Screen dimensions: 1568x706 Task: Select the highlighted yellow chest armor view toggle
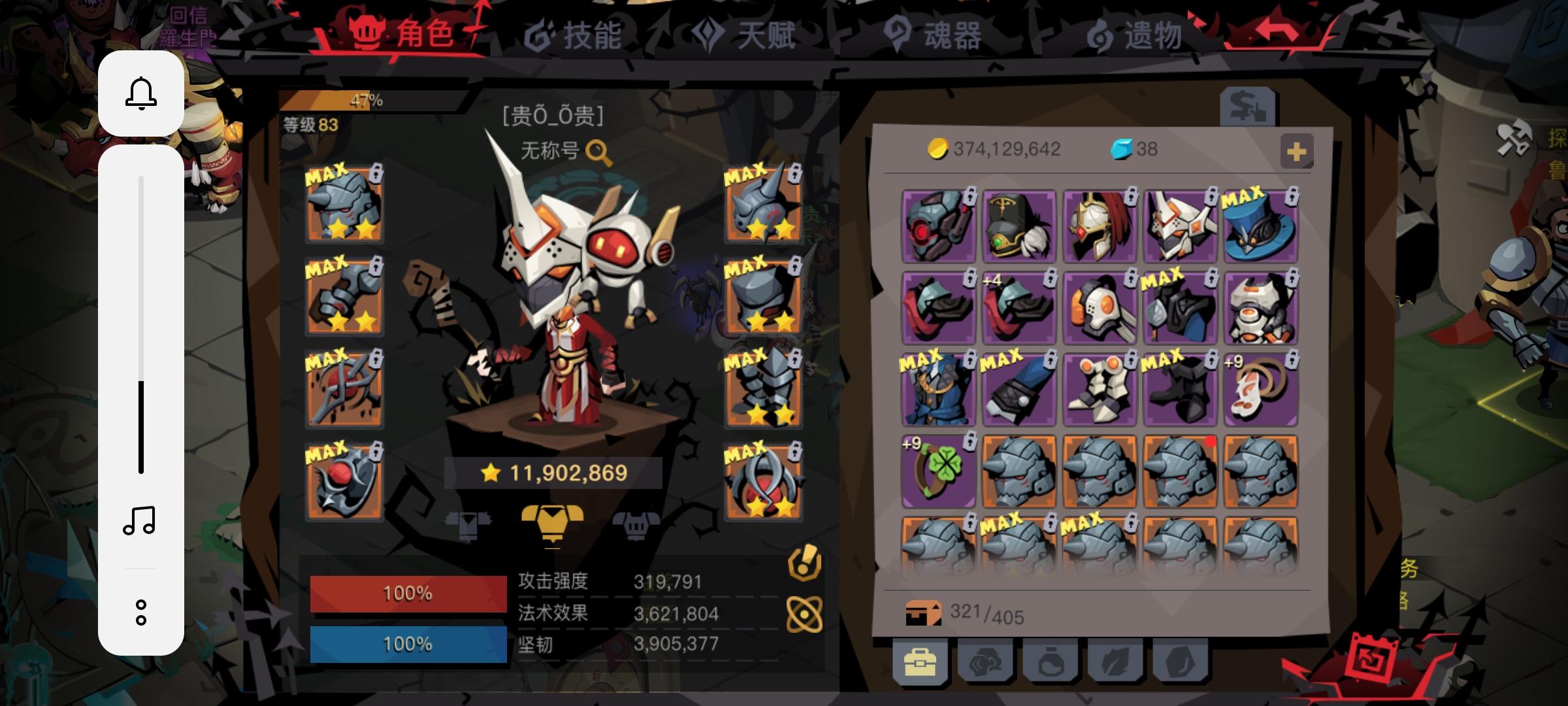coord(554,527)
